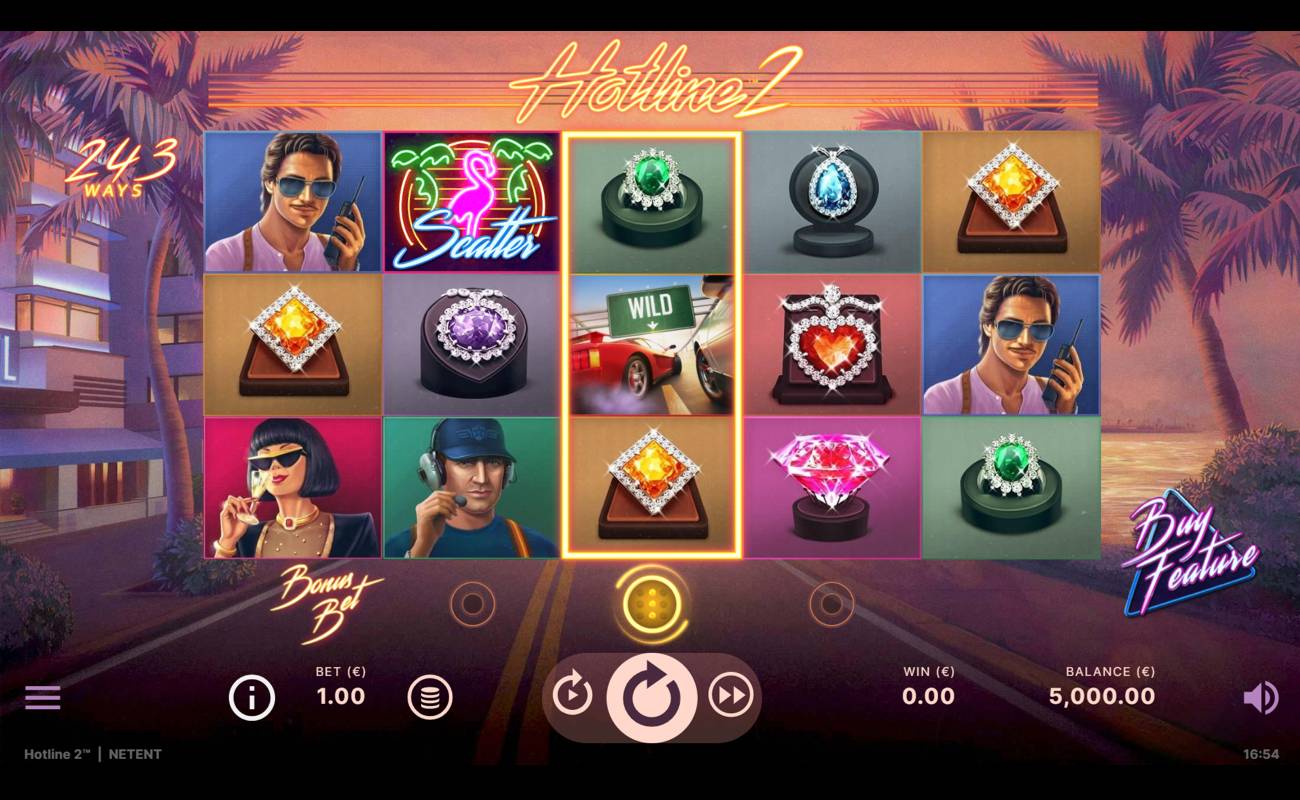Open the hamburger game menu
Screen dimensions: 1300x800
42,697
